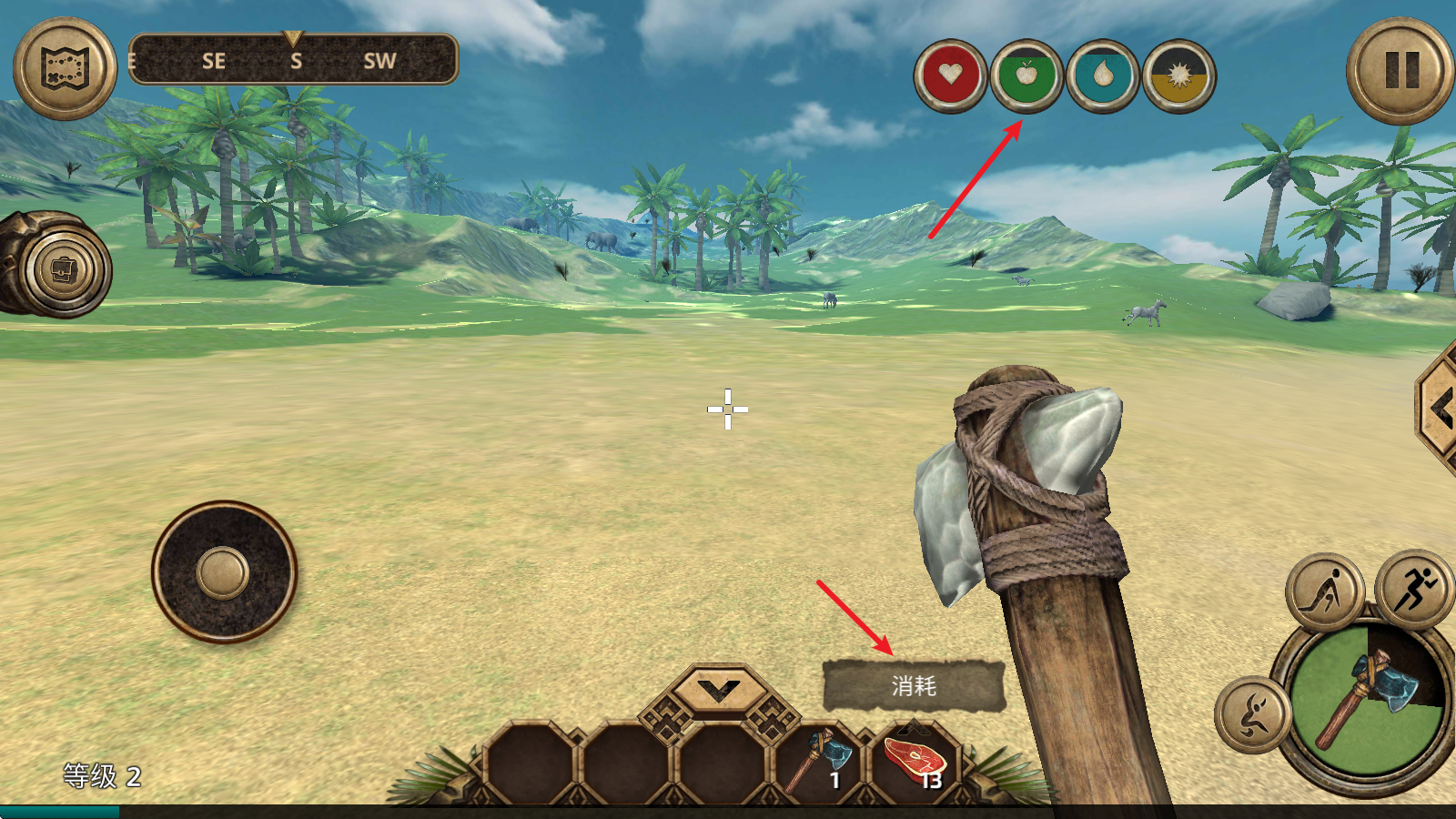Open the backpack inventory button
Screen dimensions: 1456x819
(x=64, y=269)
